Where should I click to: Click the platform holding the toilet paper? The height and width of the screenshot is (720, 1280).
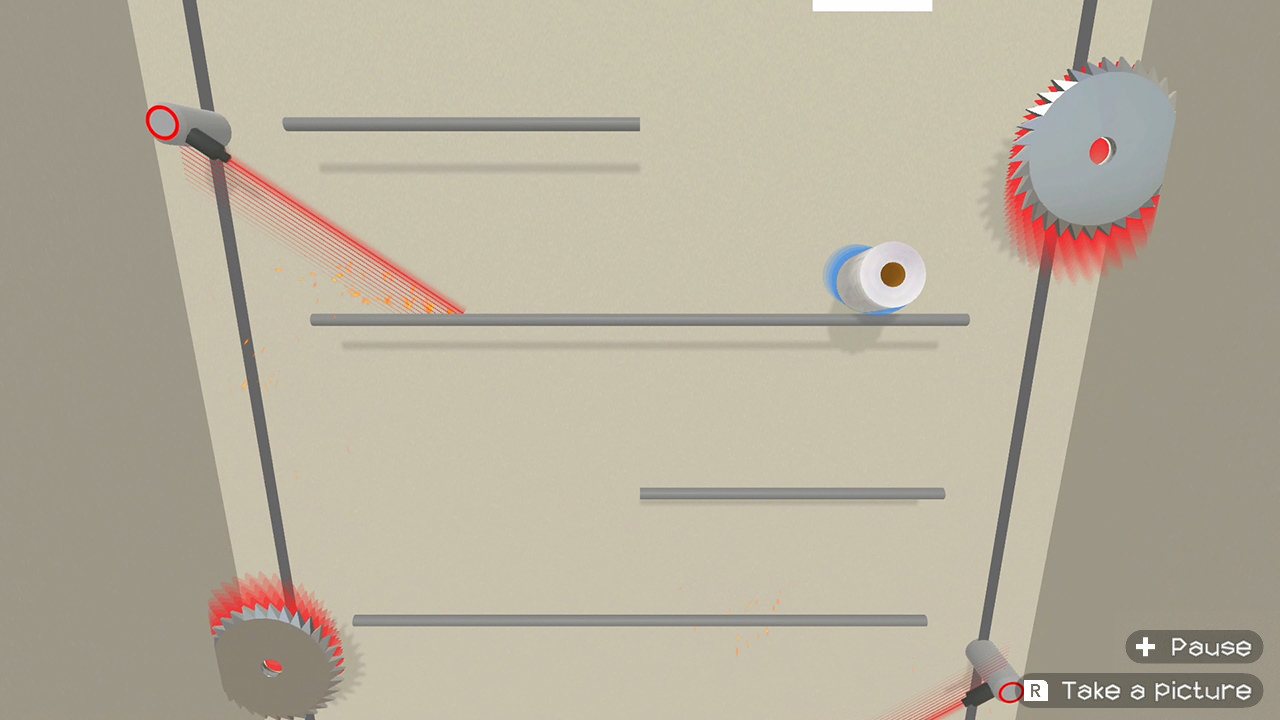pyautogui.click(x=640, y=320)
